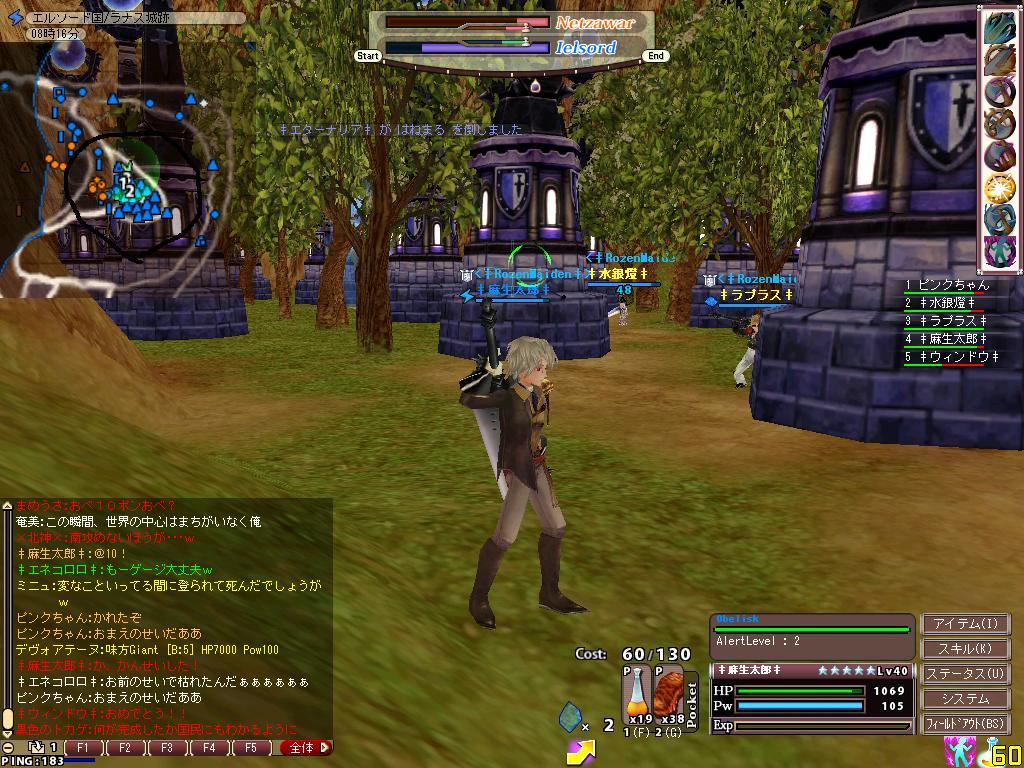Click the blue crystal item icon
This screenshot has width=1024, height=768.
[570, 717]
